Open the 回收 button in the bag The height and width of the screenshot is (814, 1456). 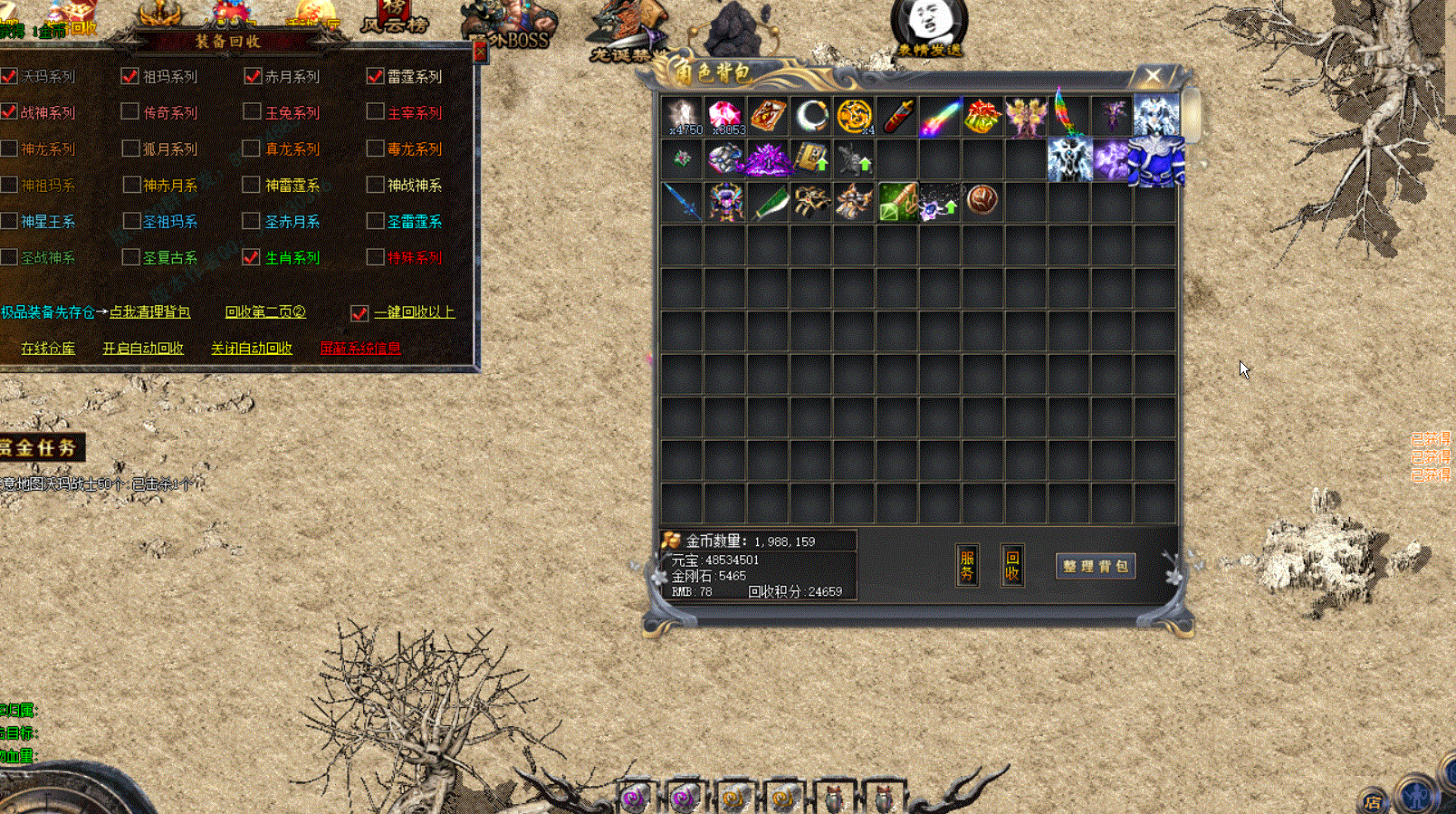[1012, 565]
